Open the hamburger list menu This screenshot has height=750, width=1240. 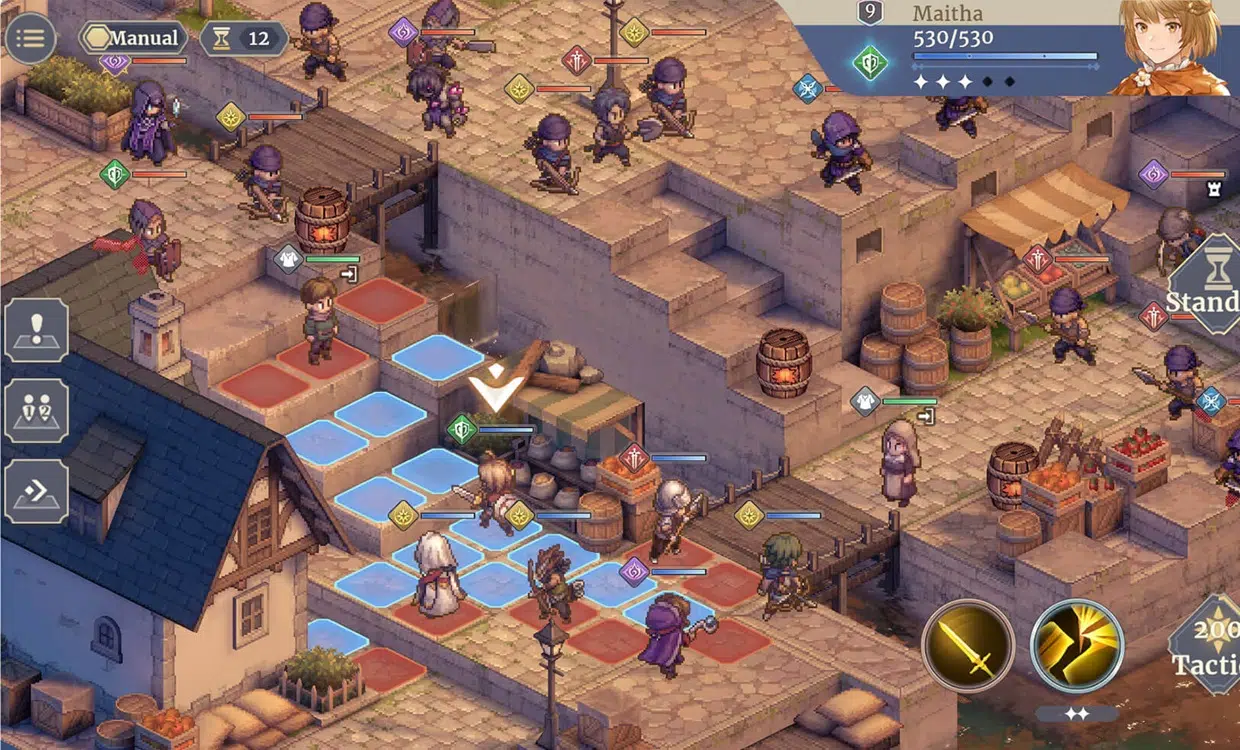pos(30,39)
